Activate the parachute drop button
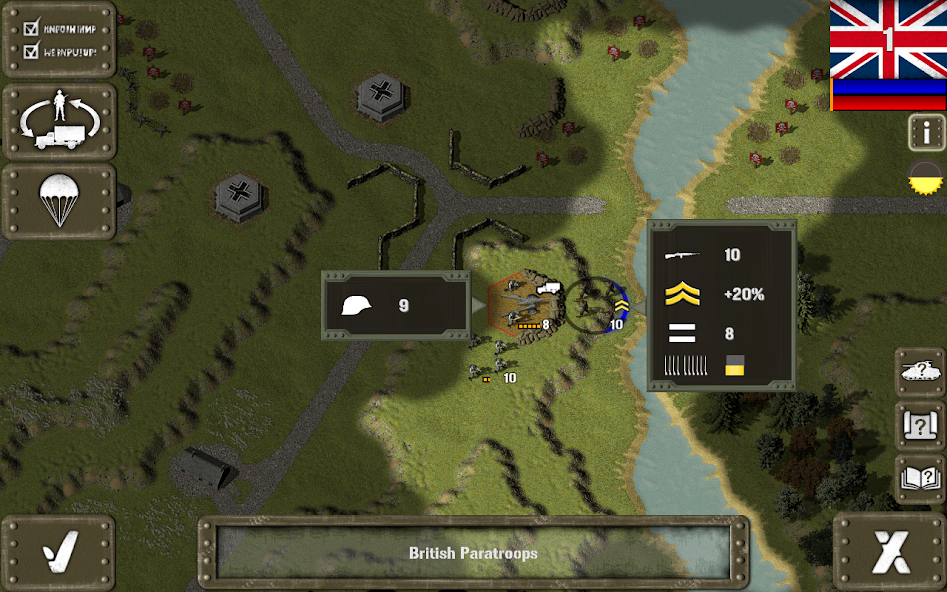The height and width of the screenshot is (592, 947). [x=59, y=200]
